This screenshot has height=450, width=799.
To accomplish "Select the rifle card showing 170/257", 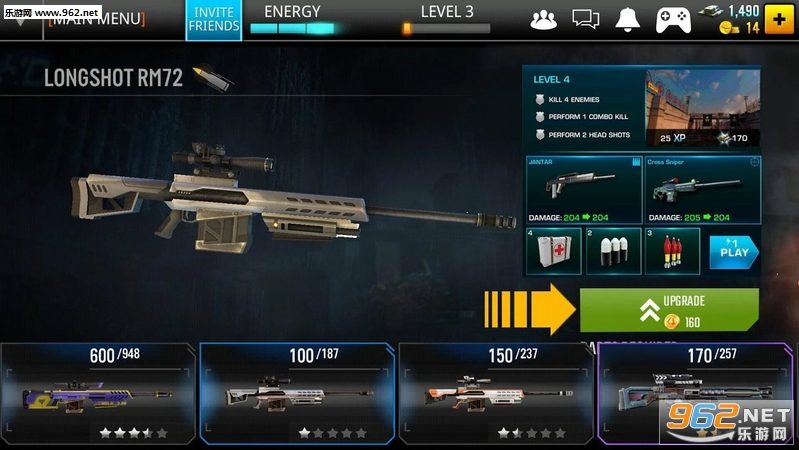I will (697, 393).
